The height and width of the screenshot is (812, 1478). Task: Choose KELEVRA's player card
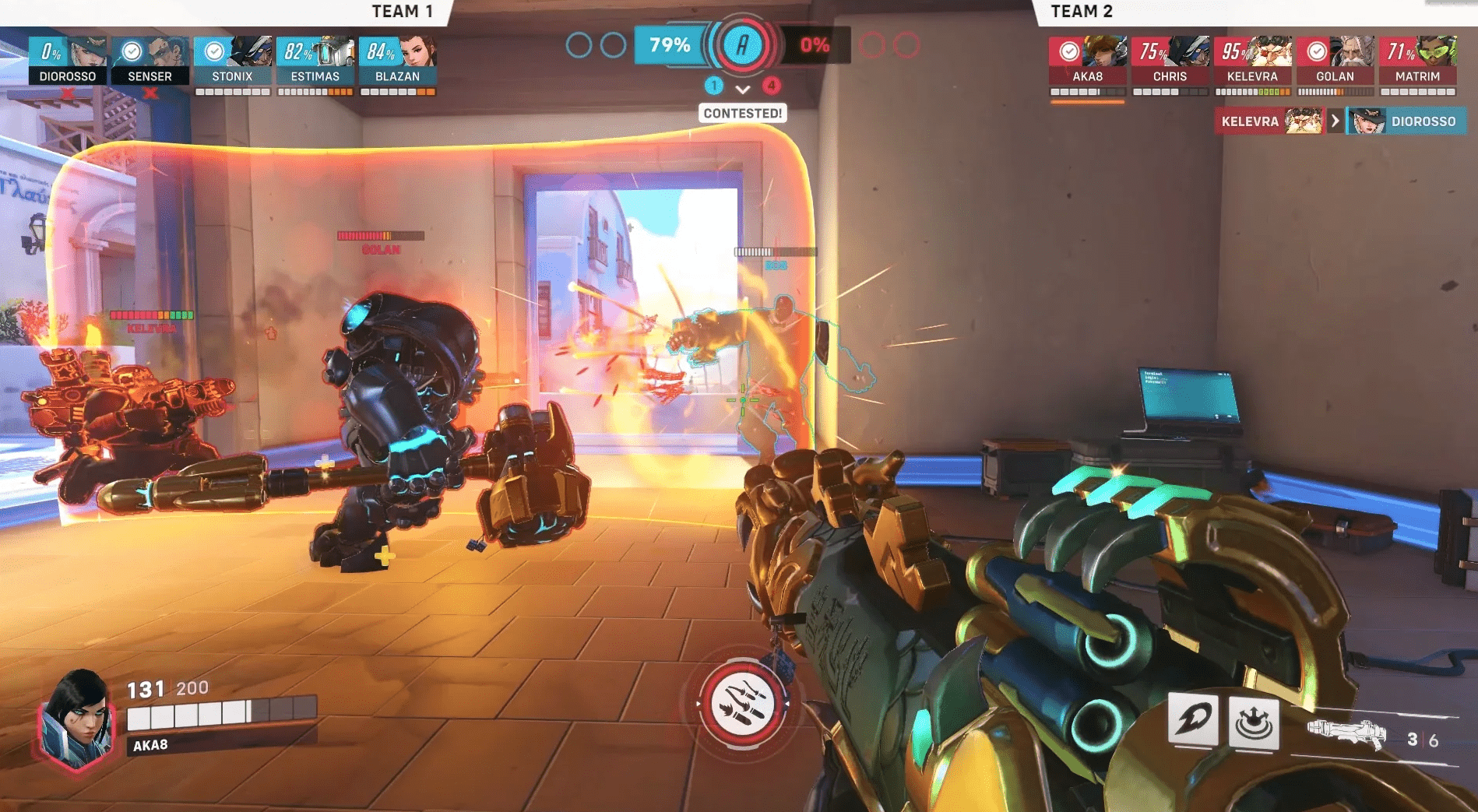(1252, 60)
